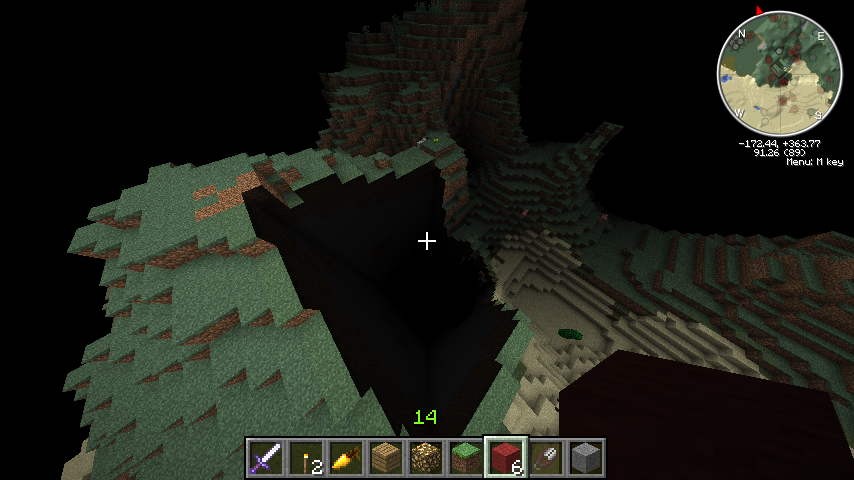Pick the wooden planks block slot
The image size is (854, 480).
pos(385,457)
